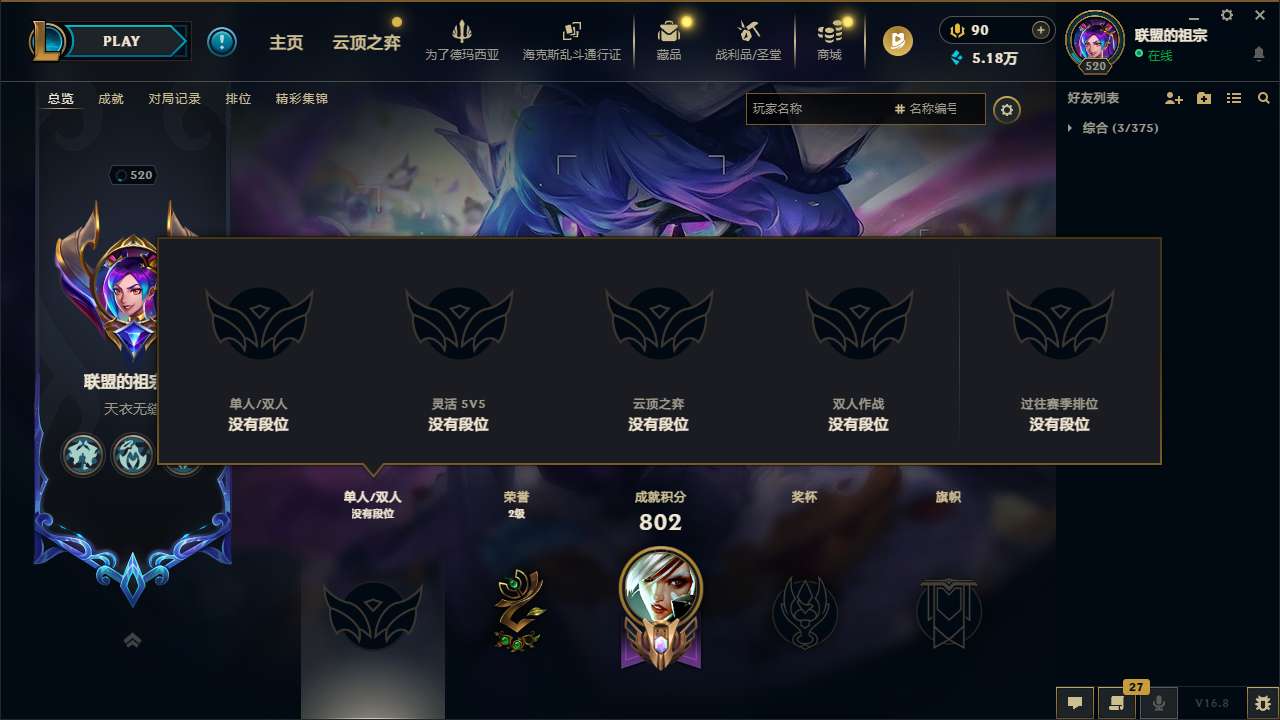Open friend search with the magnifier icon

pos(1263,98)
